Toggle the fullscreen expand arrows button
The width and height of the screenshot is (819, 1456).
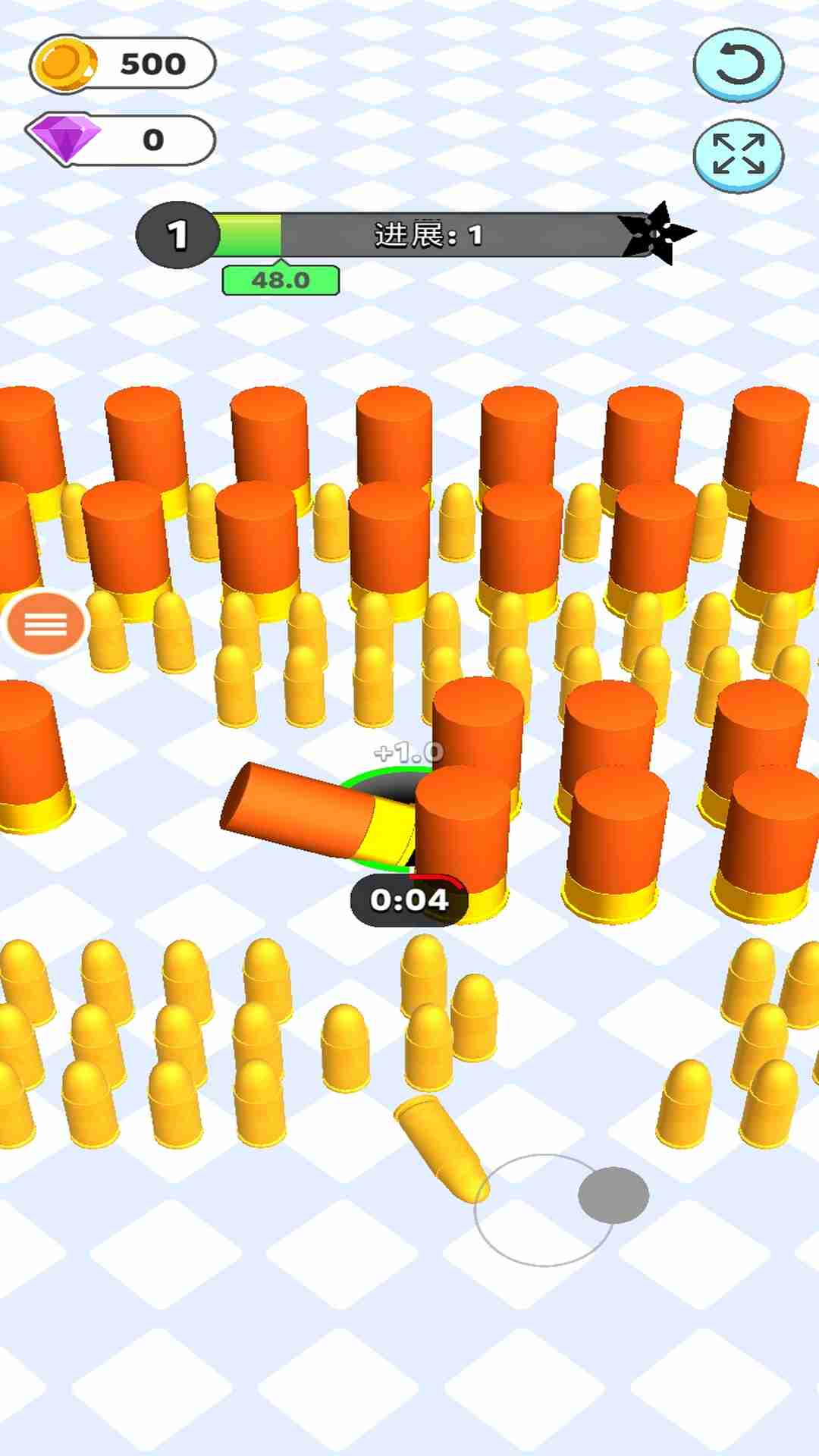click(738, 155)
